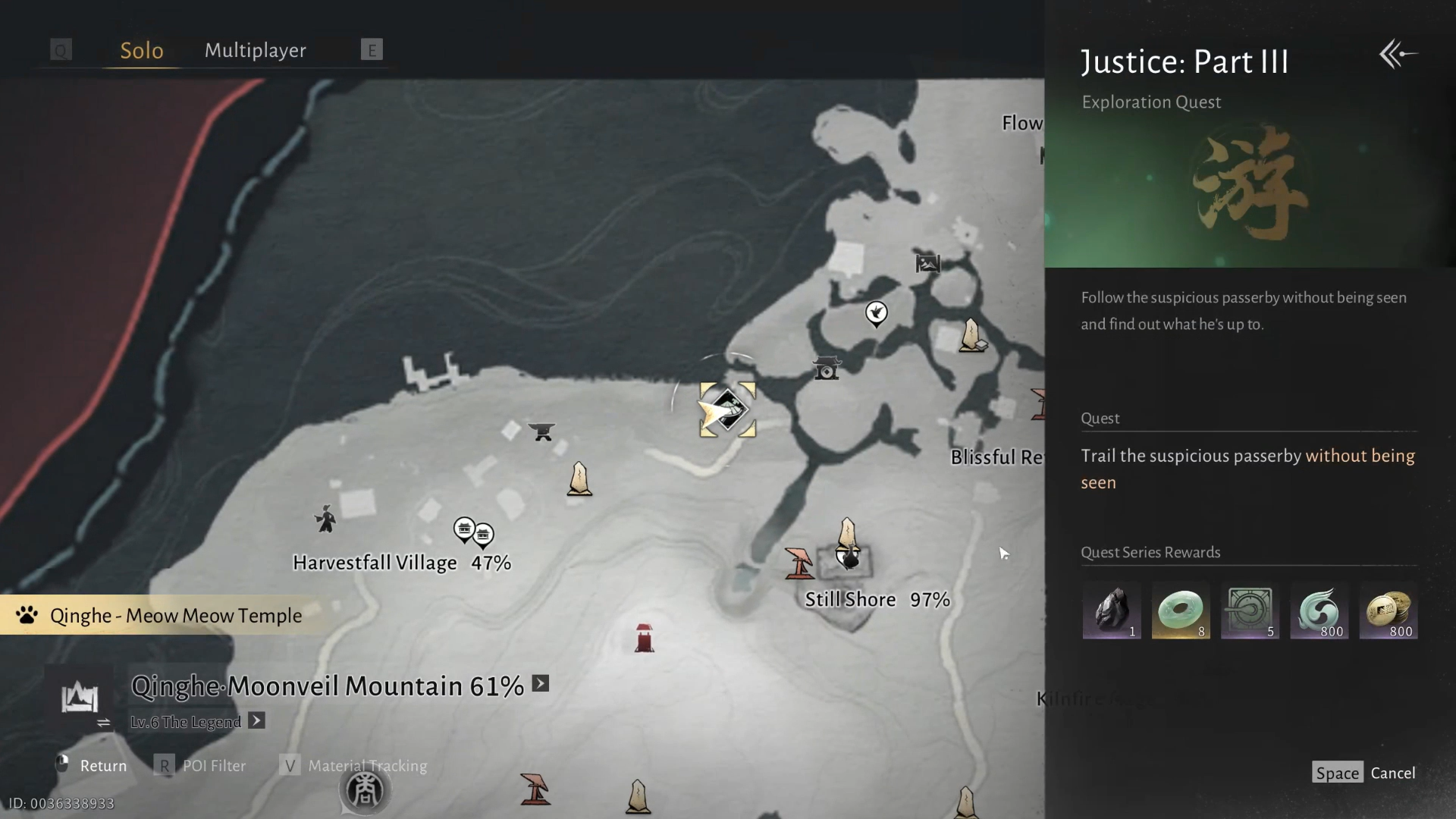1456x819 pixels.
Task: Select the Harvestfall Village NPC figure marker
Action: (325, 519)
